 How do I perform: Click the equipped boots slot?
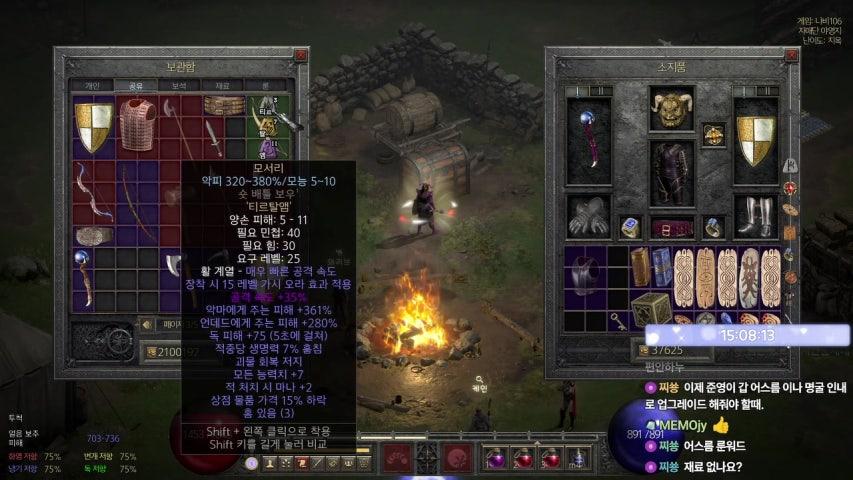tap(756, 215)
